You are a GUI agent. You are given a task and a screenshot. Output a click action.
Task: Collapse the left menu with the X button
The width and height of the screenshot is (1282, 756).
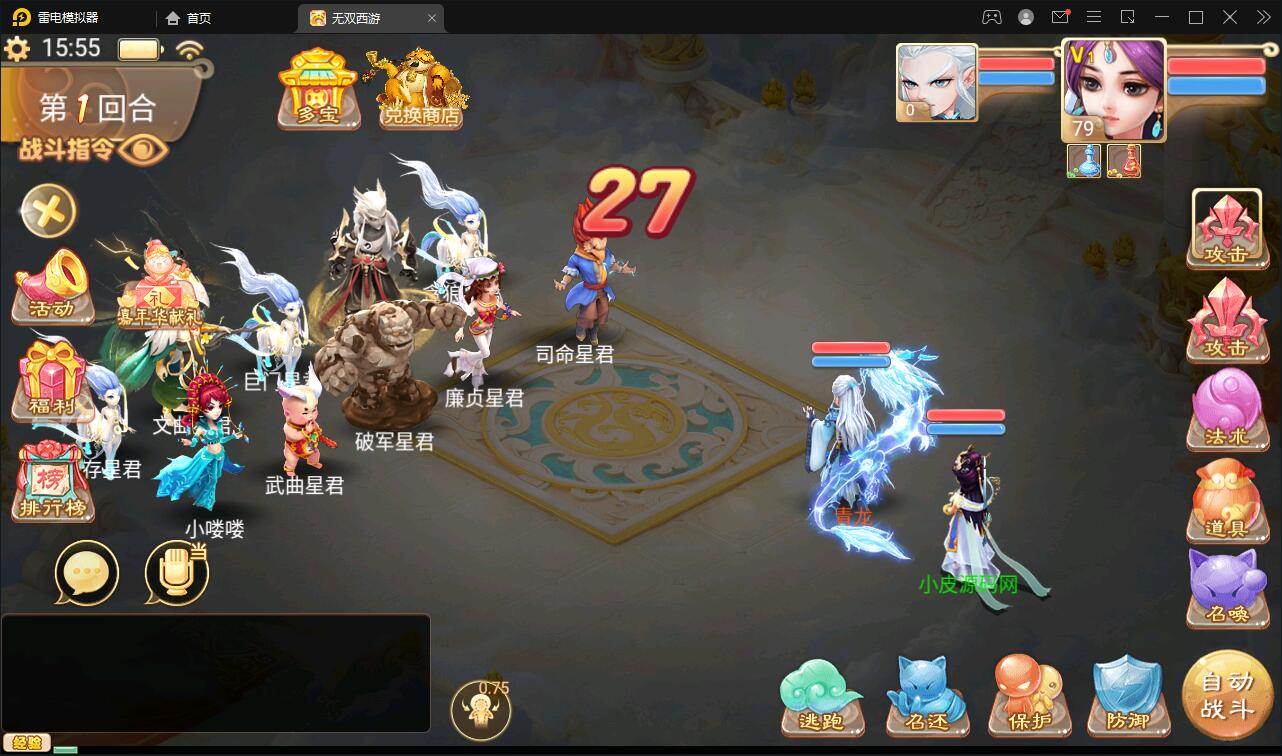point(48,212)
